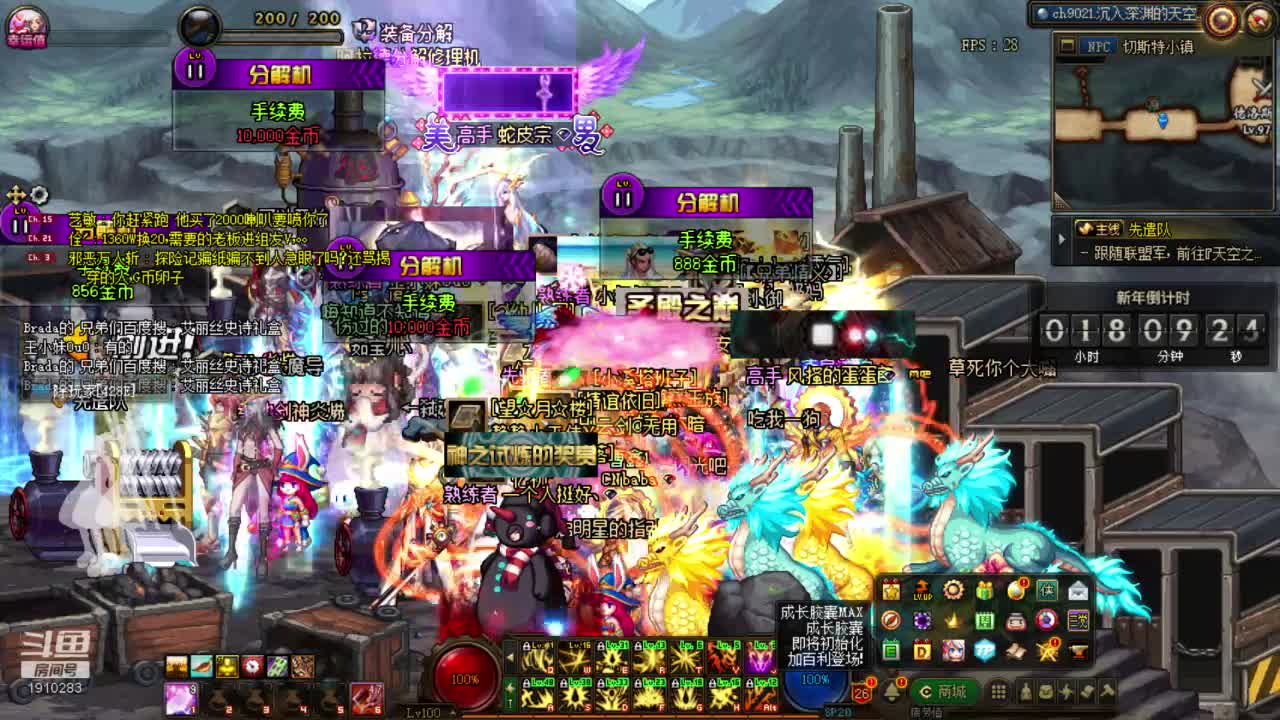Viewport: 1280px width, 720px height.
Task: Toggle the grid menu button beside 商城
Action: coord(998,691)
